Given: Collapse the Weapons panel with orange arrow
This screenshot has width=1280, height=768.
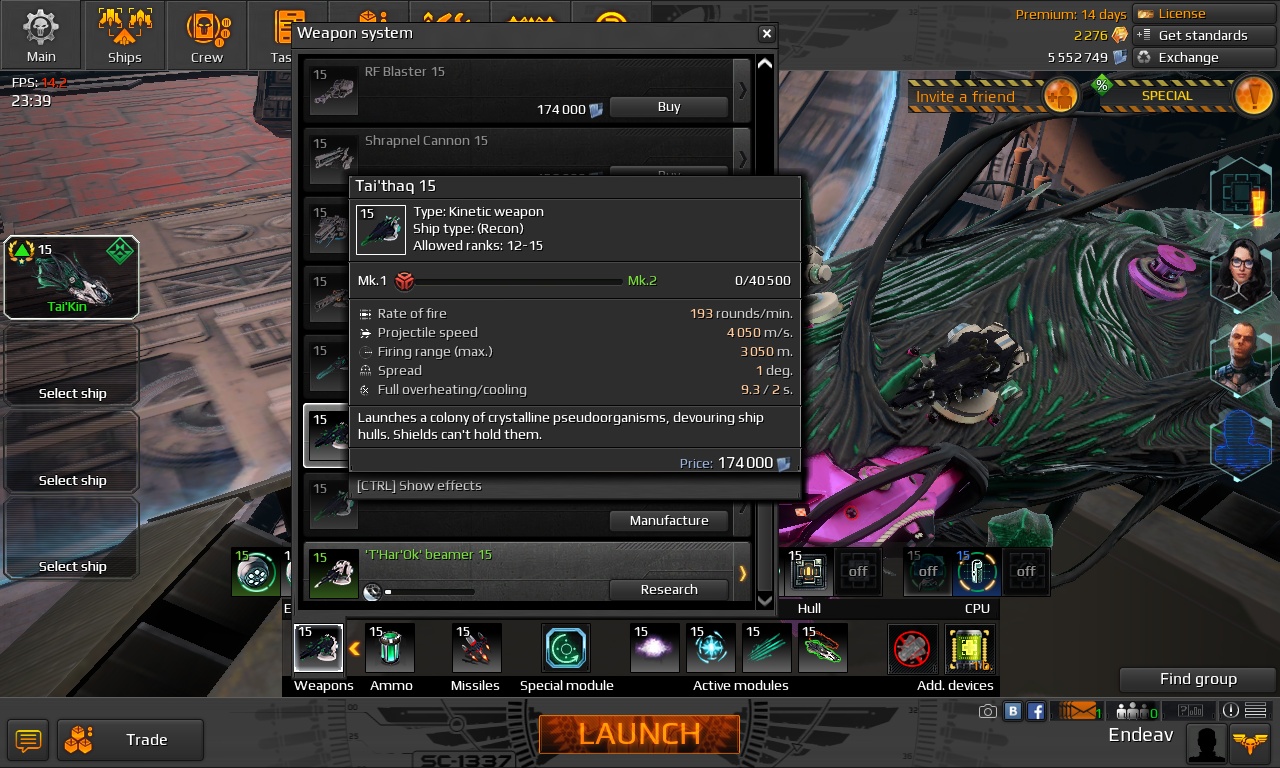Looking at the screenshot, I should pos(355,648).
